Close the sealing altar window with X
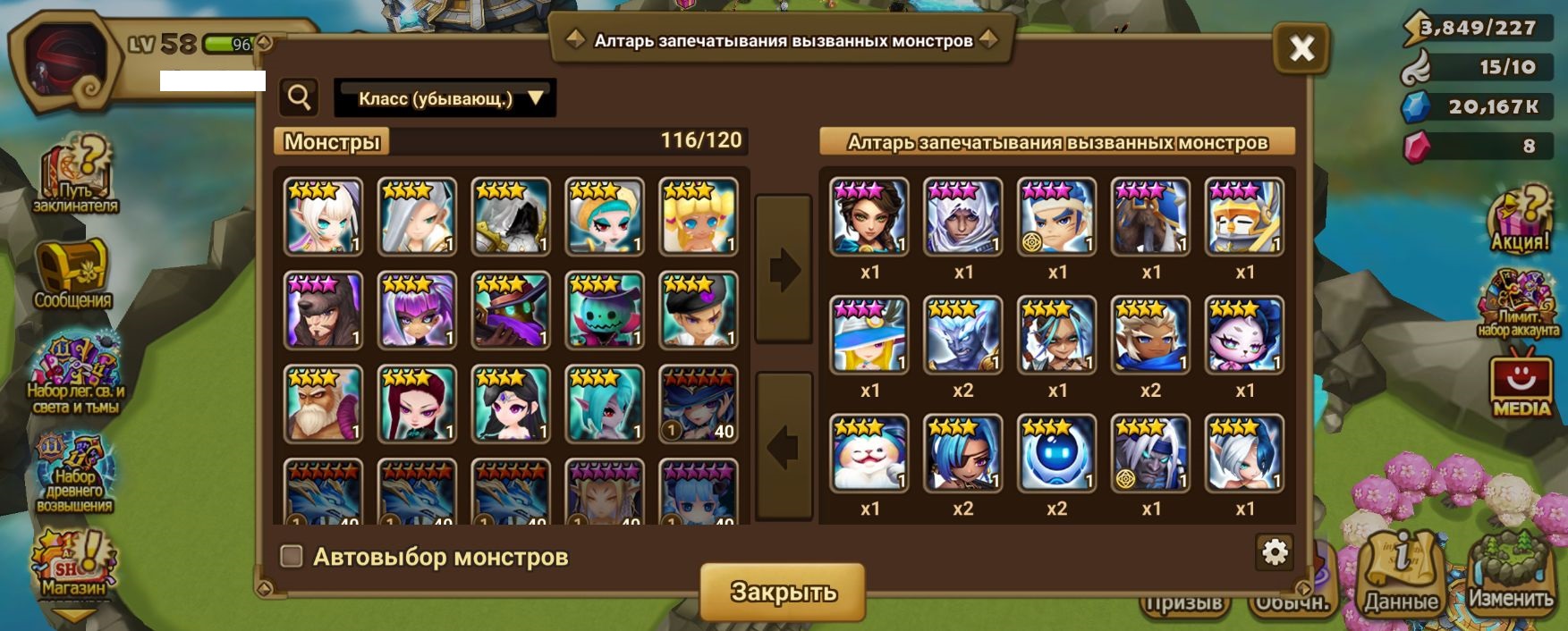1568x631 pixels. click(1301, 48)
